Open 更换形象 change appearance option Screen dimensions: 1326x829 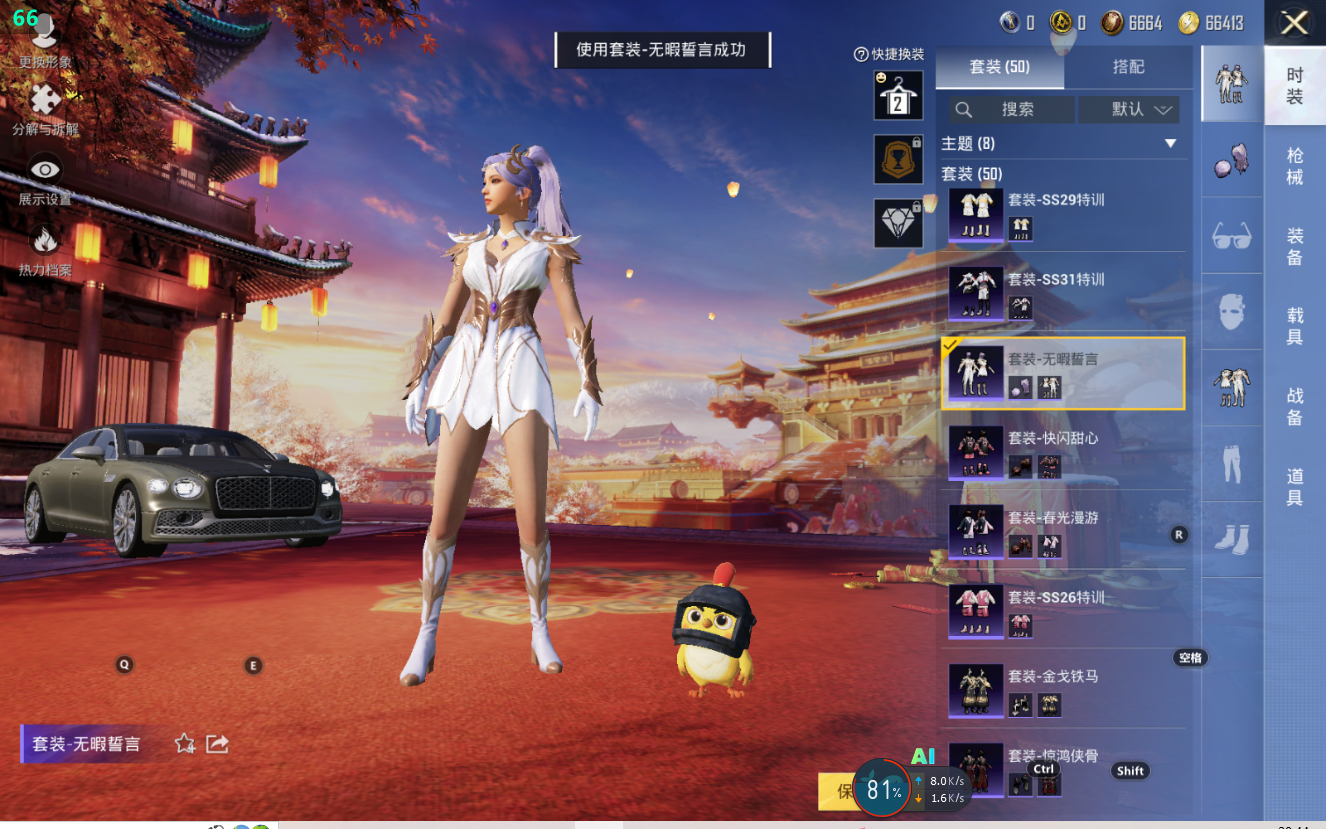click(44, 40)
